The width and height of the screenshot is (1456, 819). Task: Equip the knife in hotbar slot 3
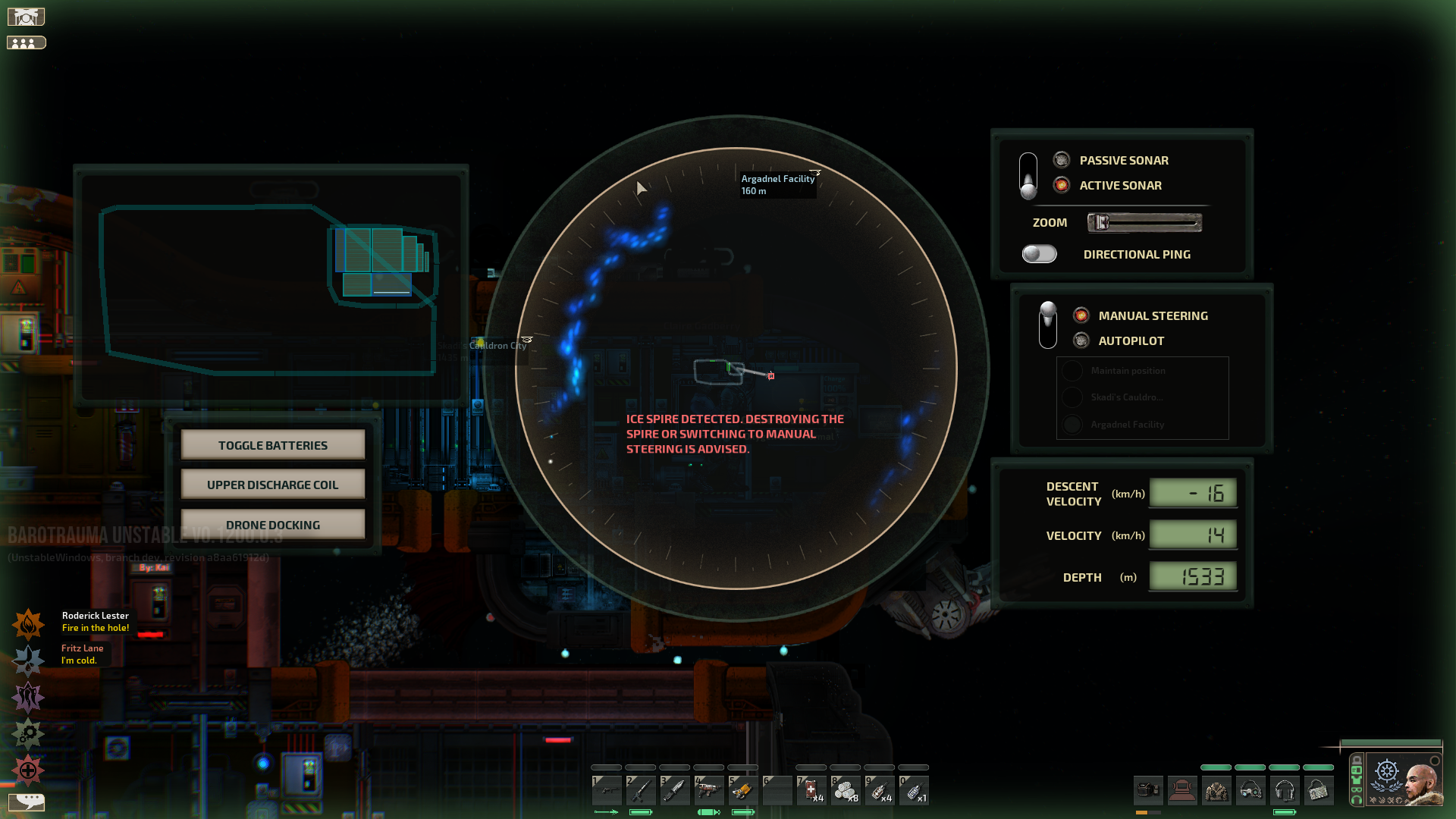(676, 789)
